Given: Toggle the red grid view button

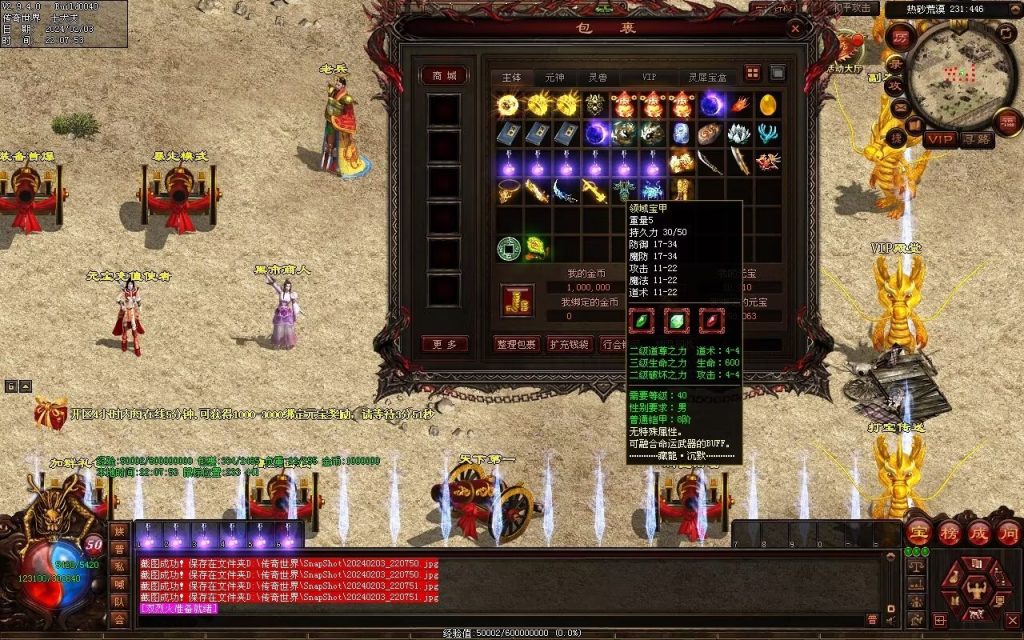Looking at the screenshot, I should [753, 73].
